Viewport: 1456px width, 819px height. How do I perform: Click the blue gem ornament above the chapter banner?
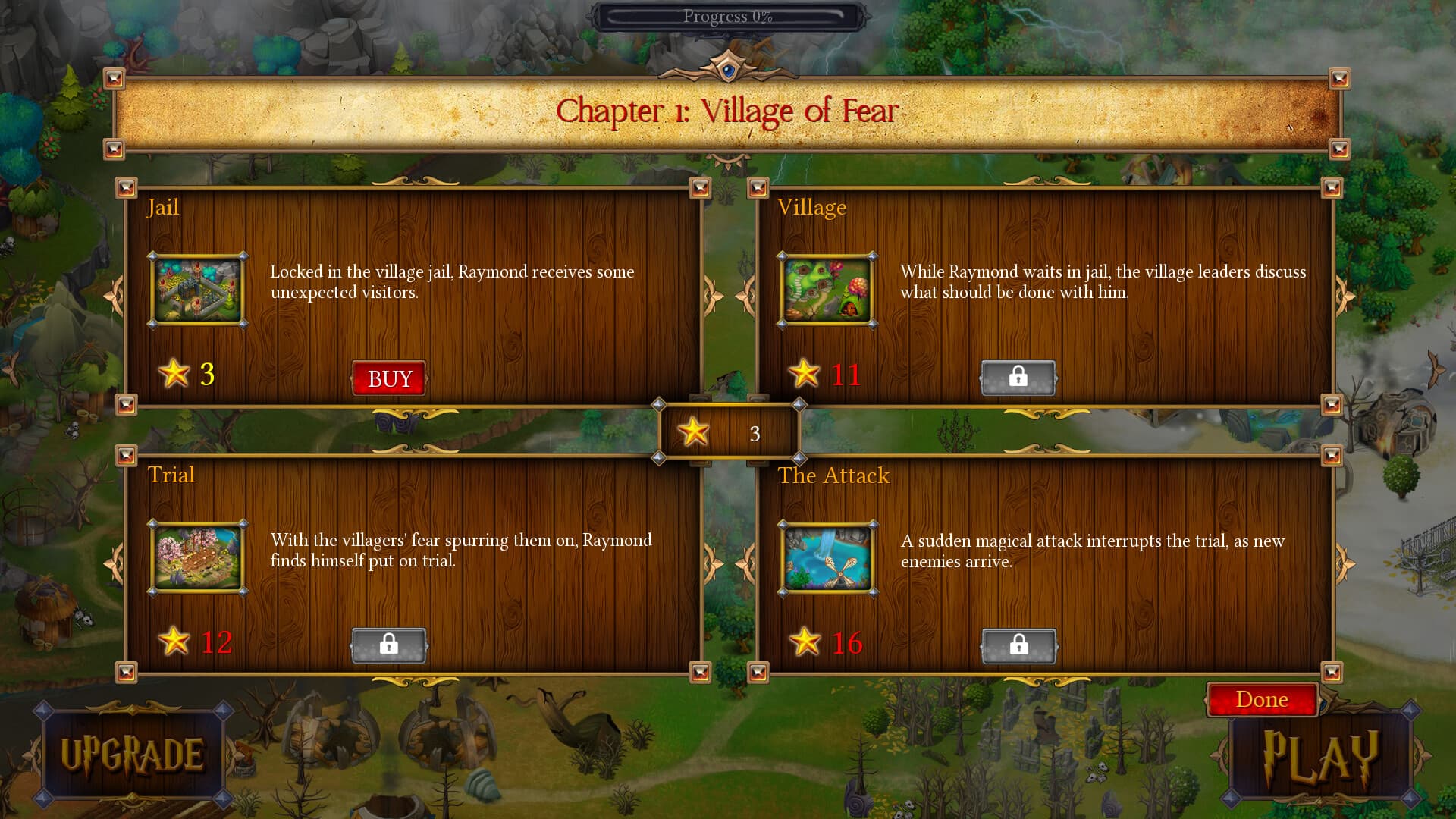727,70
